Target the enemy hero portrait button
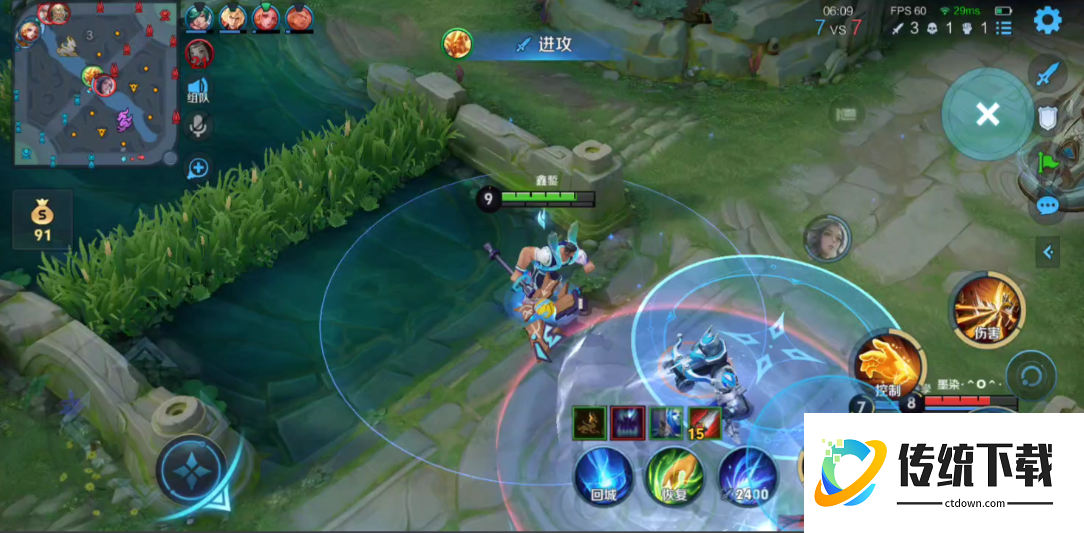This screenshot has height=533, width=1084. tap(826, 237)
